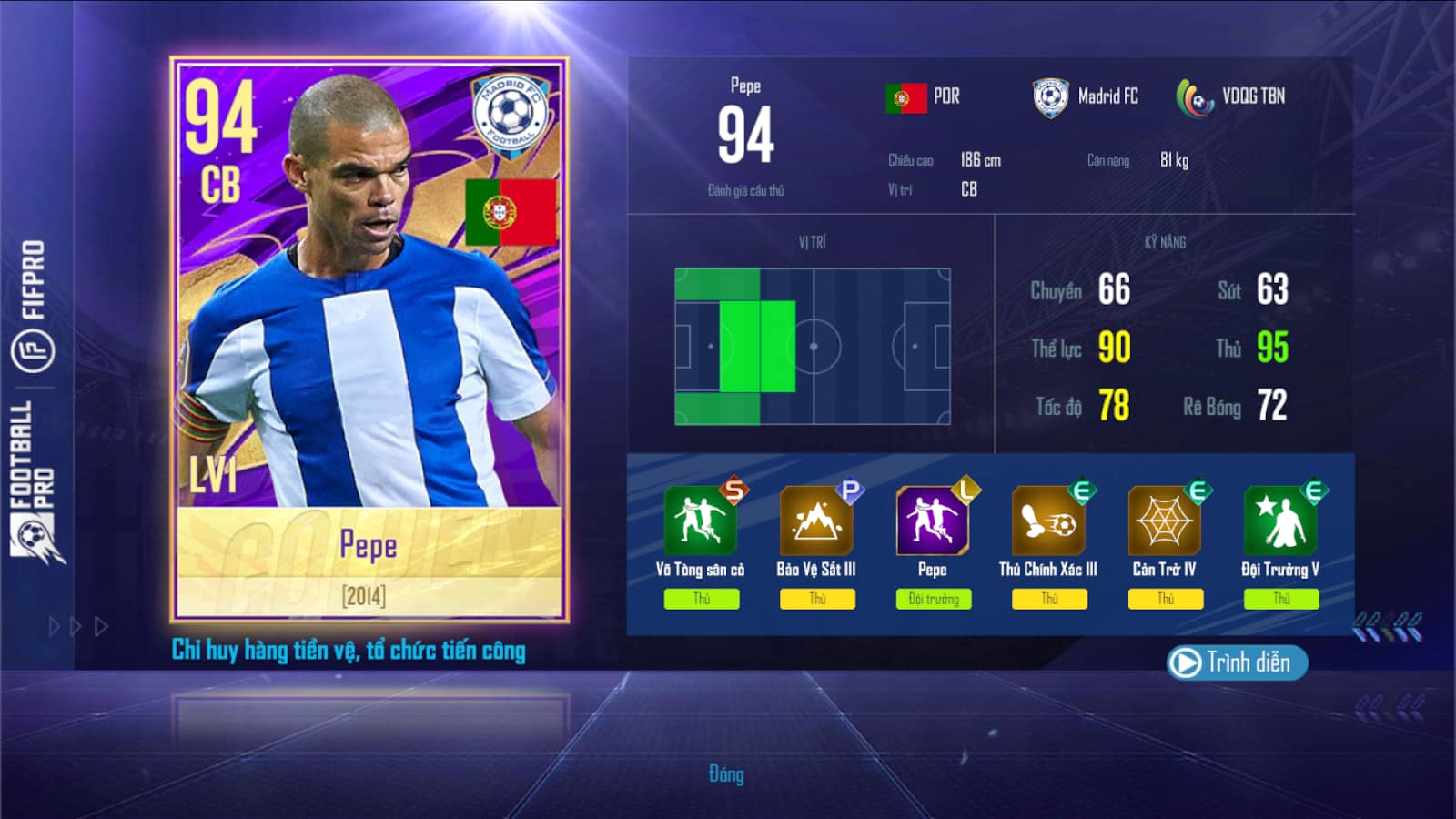Close the card with Đóng

tap(726, 774)
